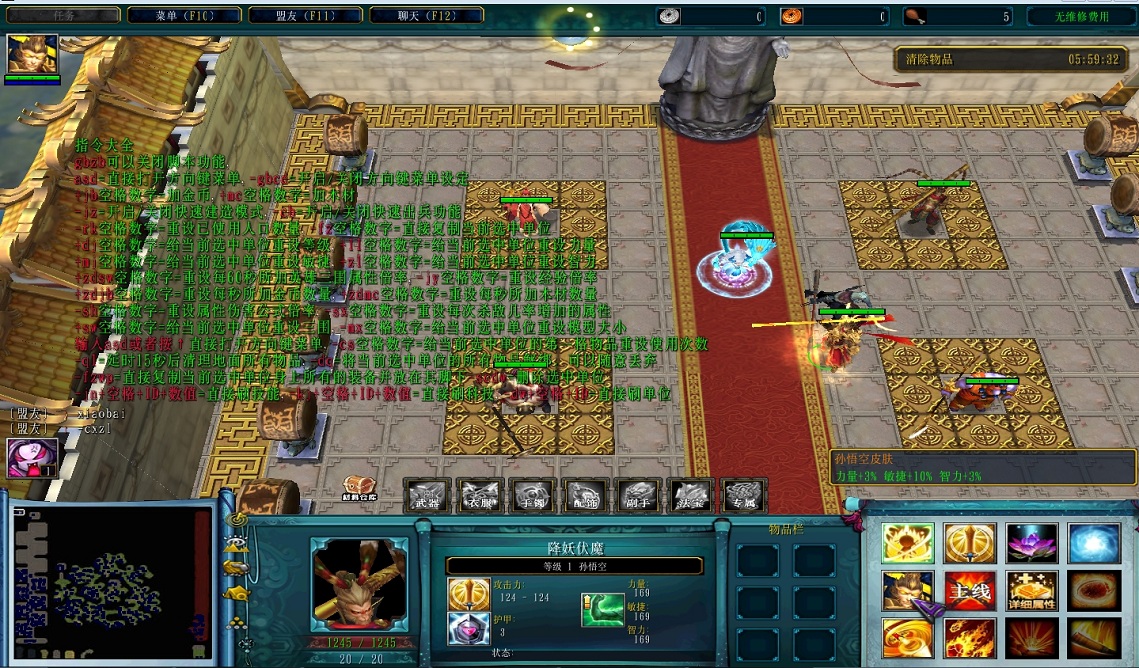
Task: Activate the purple lotus ability
Action: click(x=1030, y=543)
